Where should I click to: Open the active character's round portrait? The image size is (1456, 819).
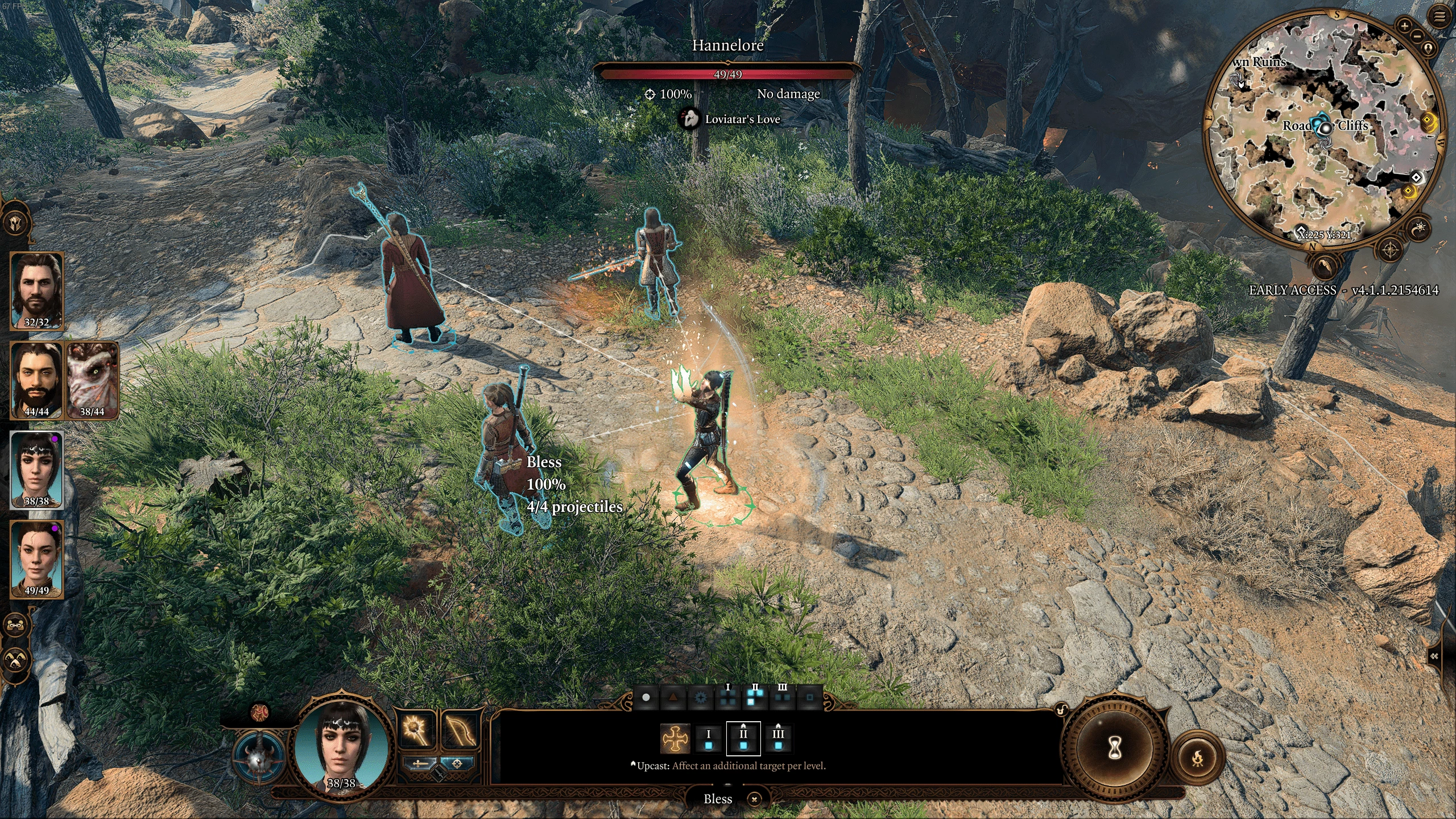[x=341, y=745]
